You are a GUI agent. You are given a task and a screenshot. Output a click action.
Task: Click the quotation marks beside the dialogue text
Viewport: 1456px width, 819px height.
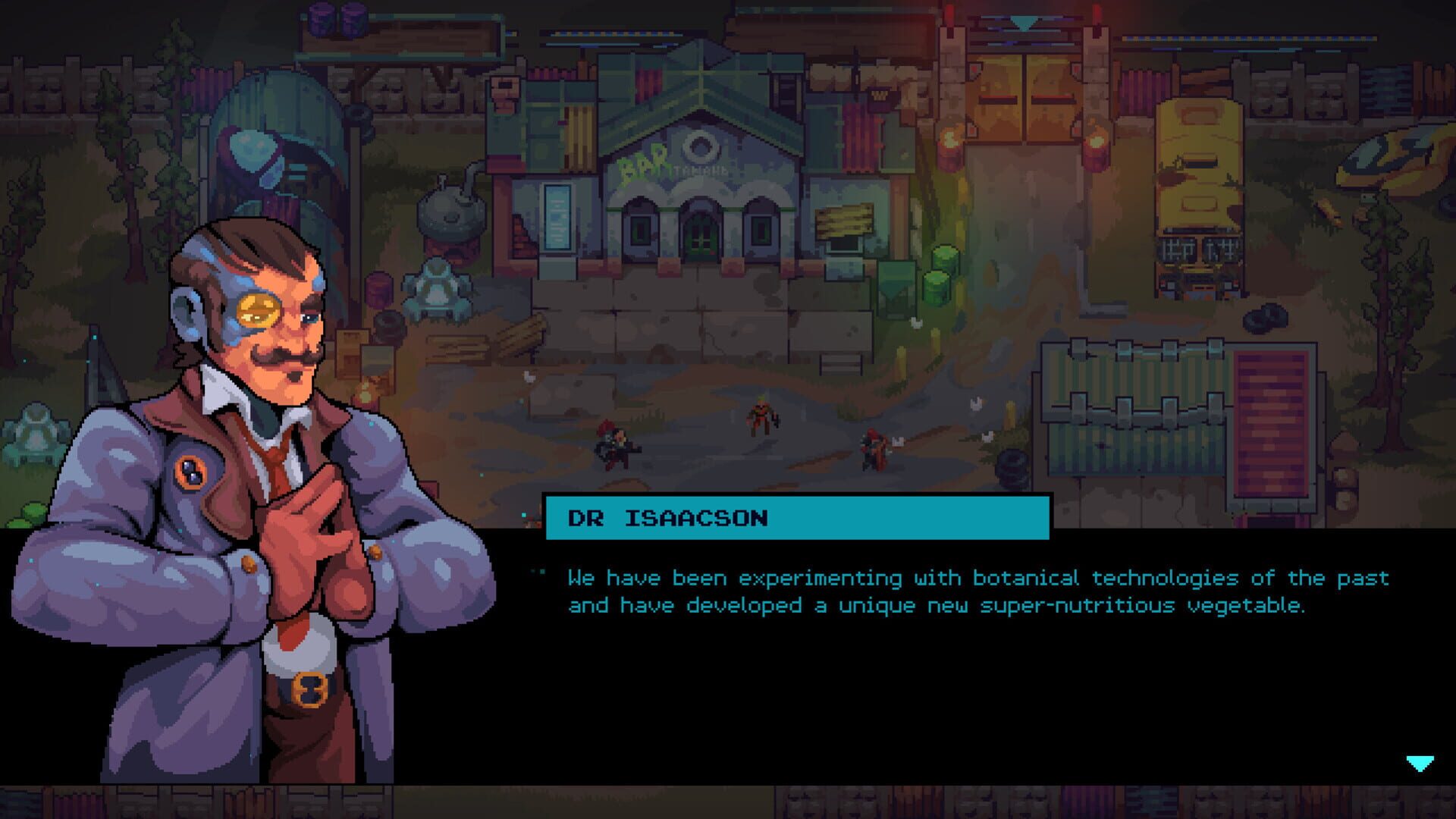pos(543,570)
